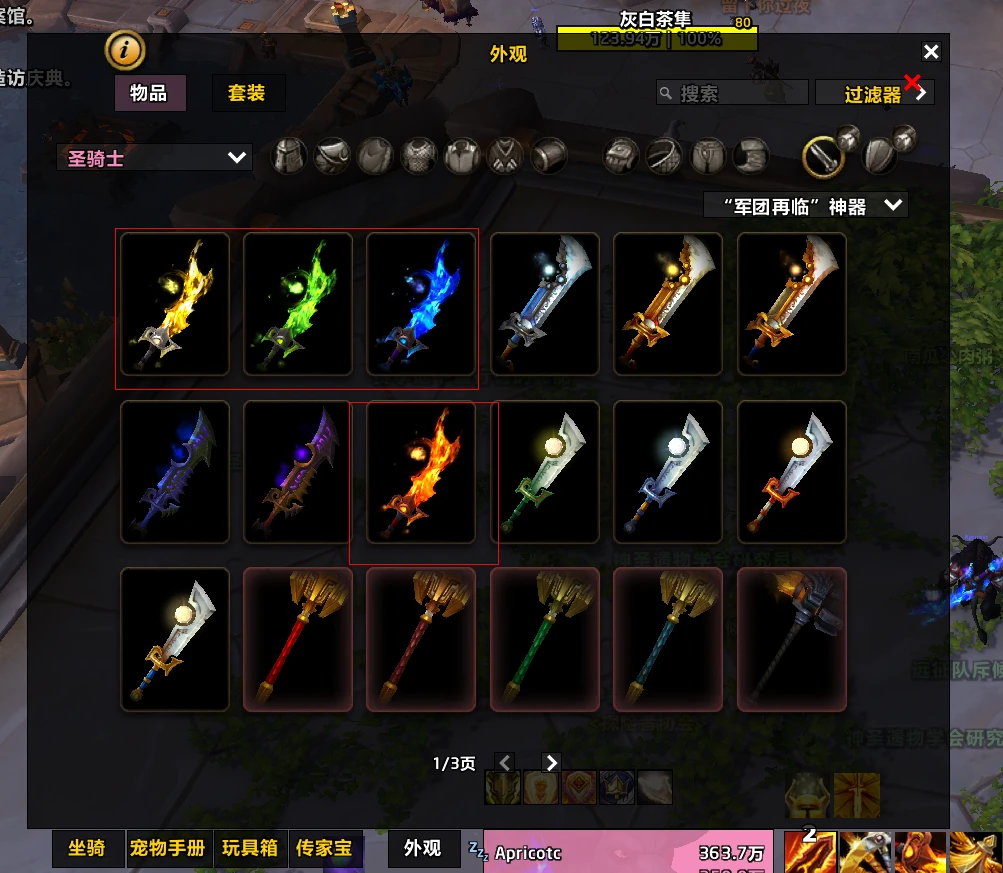
Task: Open the "军团再临"神器 weapon category dropdown
Action: (x=805, y=206)
